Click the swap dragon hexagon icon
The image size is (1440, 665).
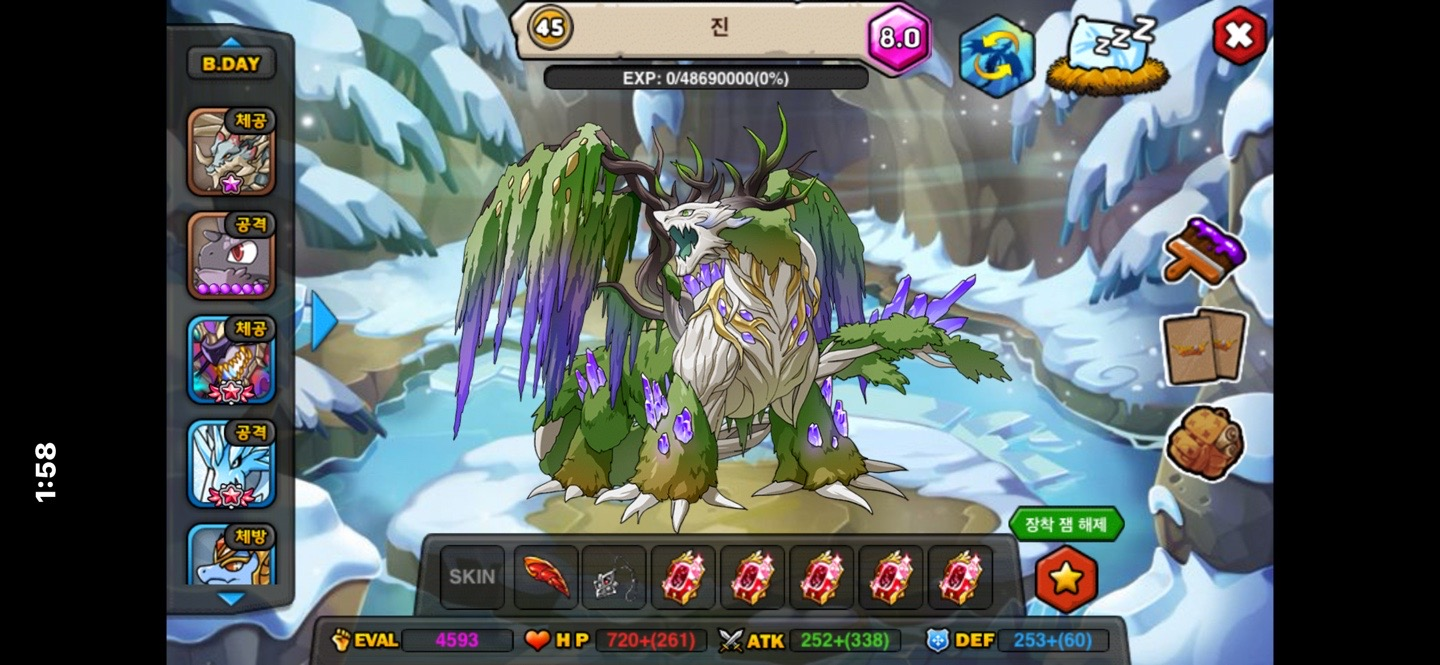996,56
